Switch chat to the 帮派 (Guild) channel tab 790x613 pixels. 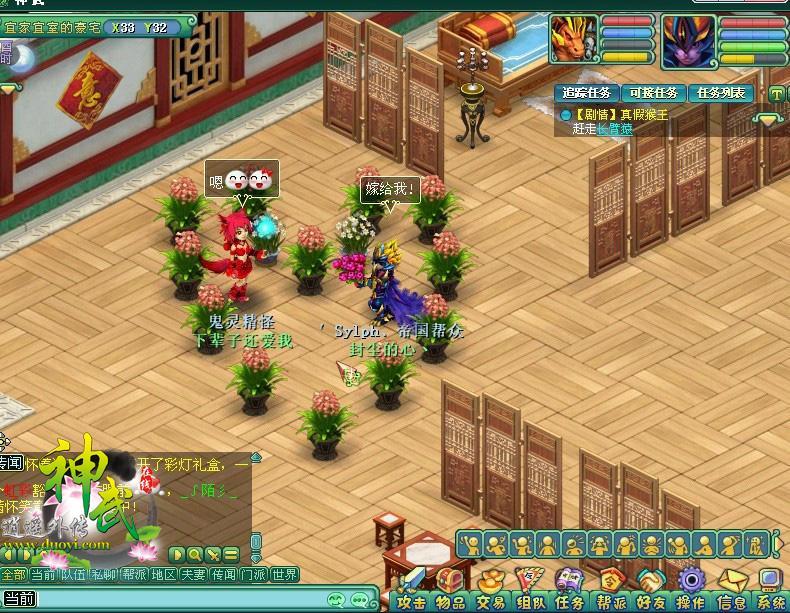click(133, 575)
